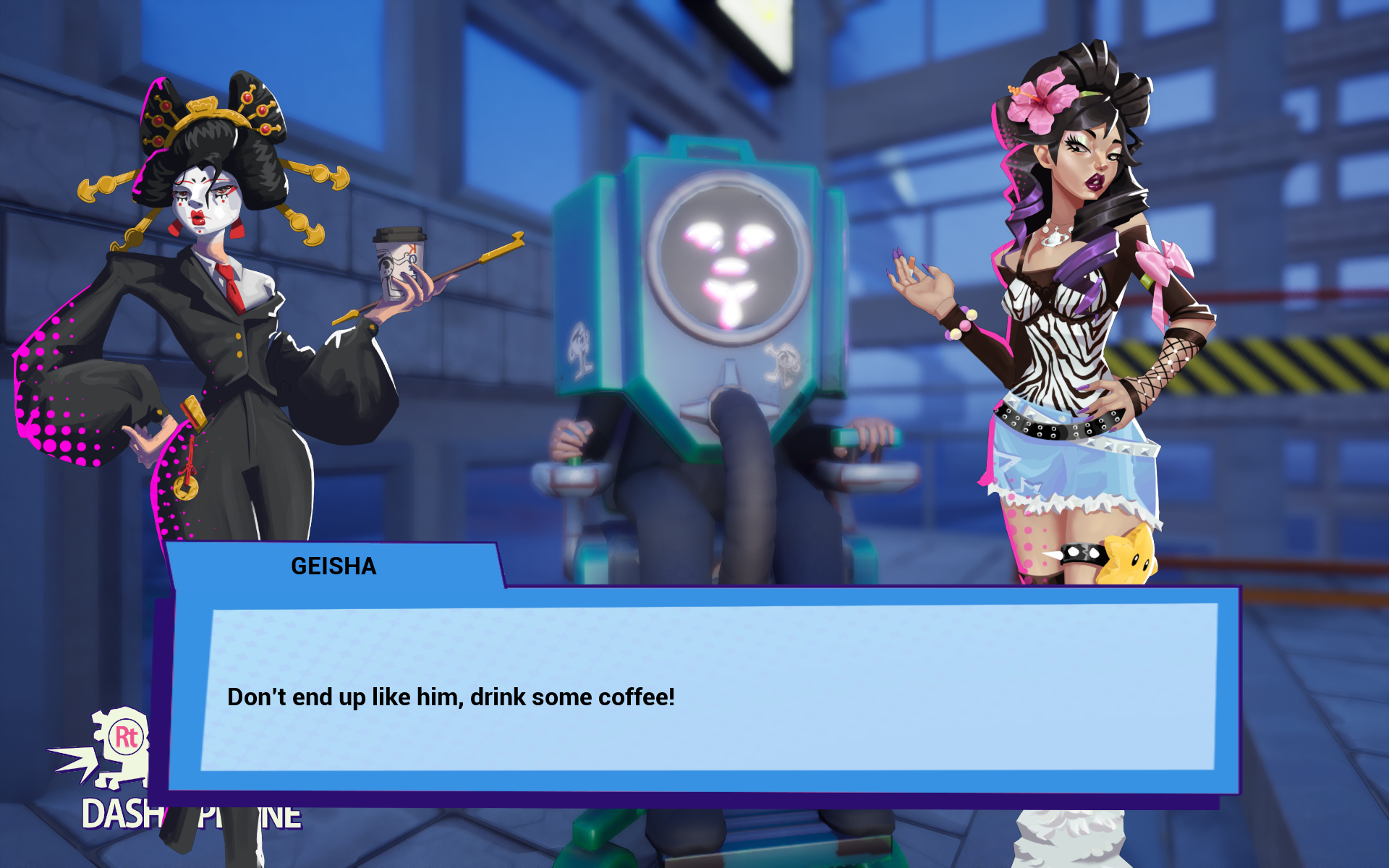
Task: Advance the Geisha dialogue text box
Action: tap(709, 691)
